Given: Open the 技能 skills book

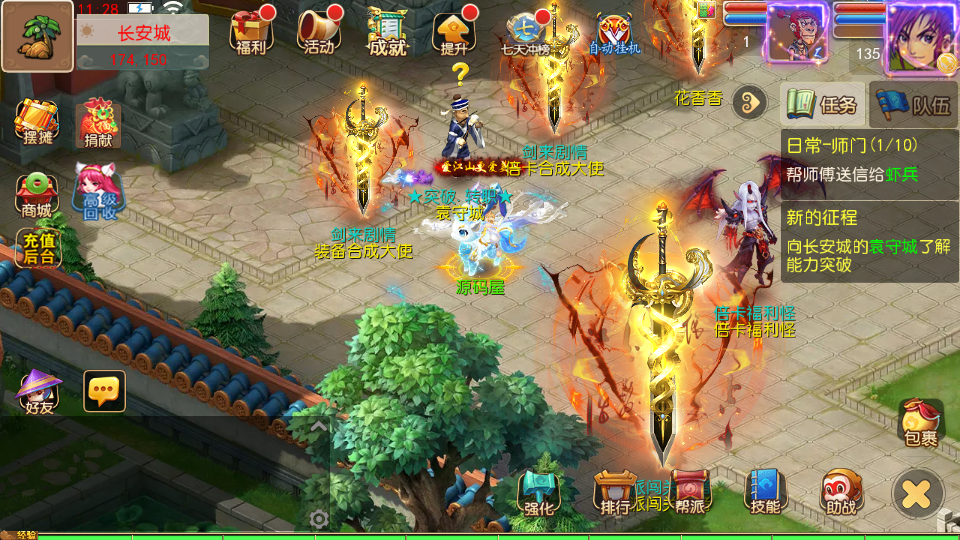Looking at the screenshot, I should coord(765,491).
